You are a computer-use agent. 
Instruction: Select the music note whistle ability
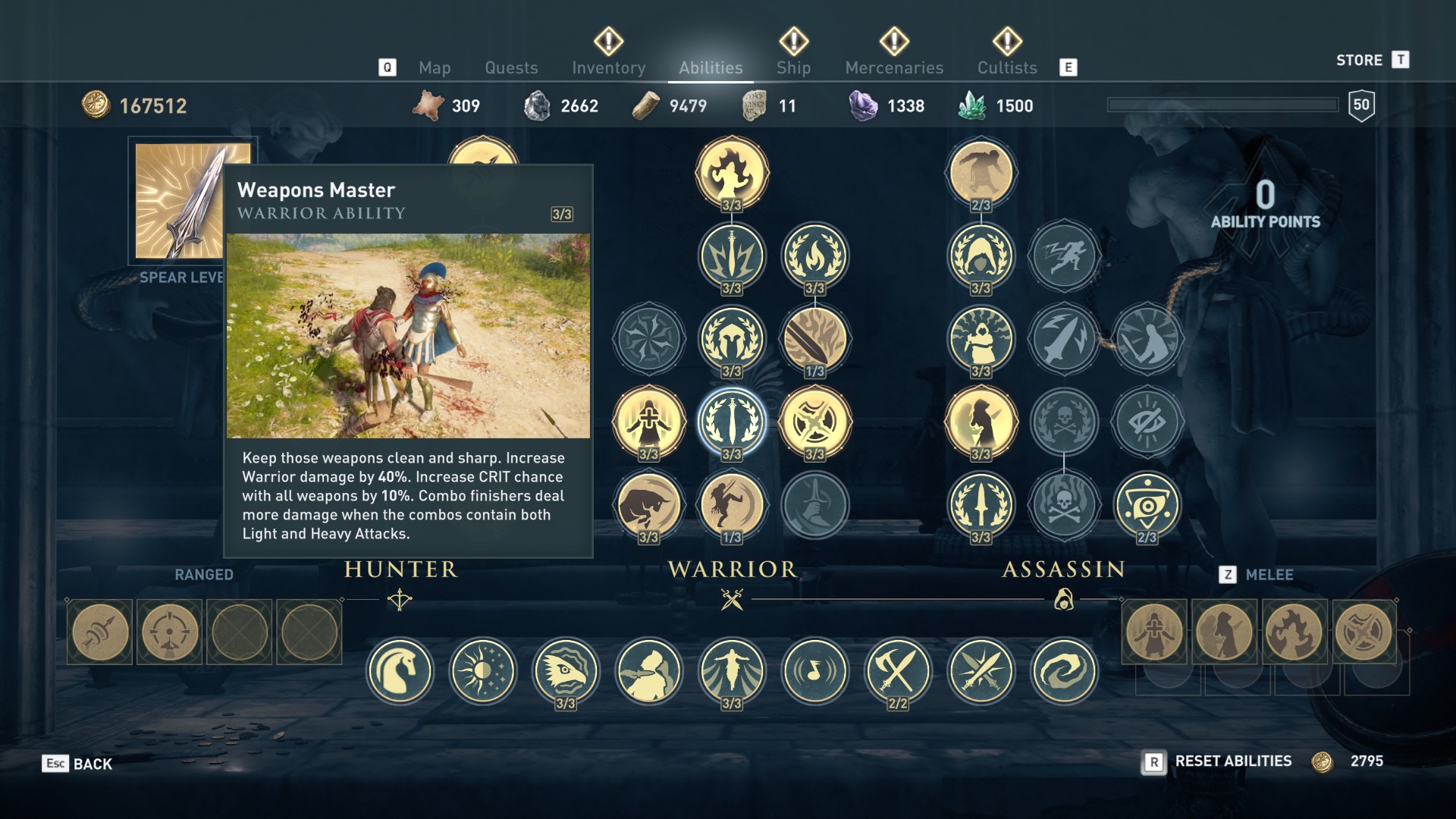point(815,671)
